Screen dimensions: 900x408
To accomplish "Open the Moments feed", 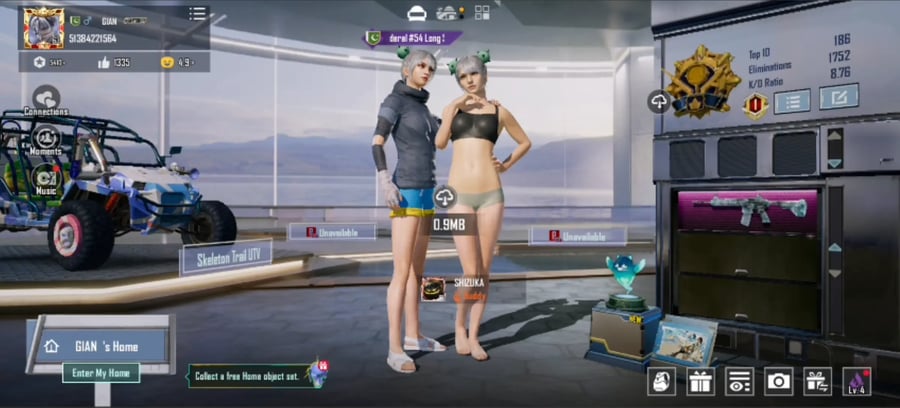I will pyautogui.click(x=46, y=138).
